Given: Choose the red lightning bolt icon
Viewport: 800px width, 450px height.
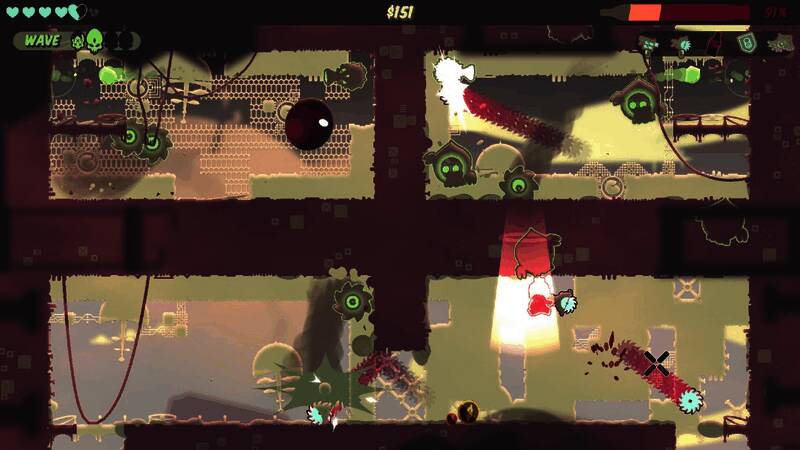Looking at the screenshot, I should 714,44.
